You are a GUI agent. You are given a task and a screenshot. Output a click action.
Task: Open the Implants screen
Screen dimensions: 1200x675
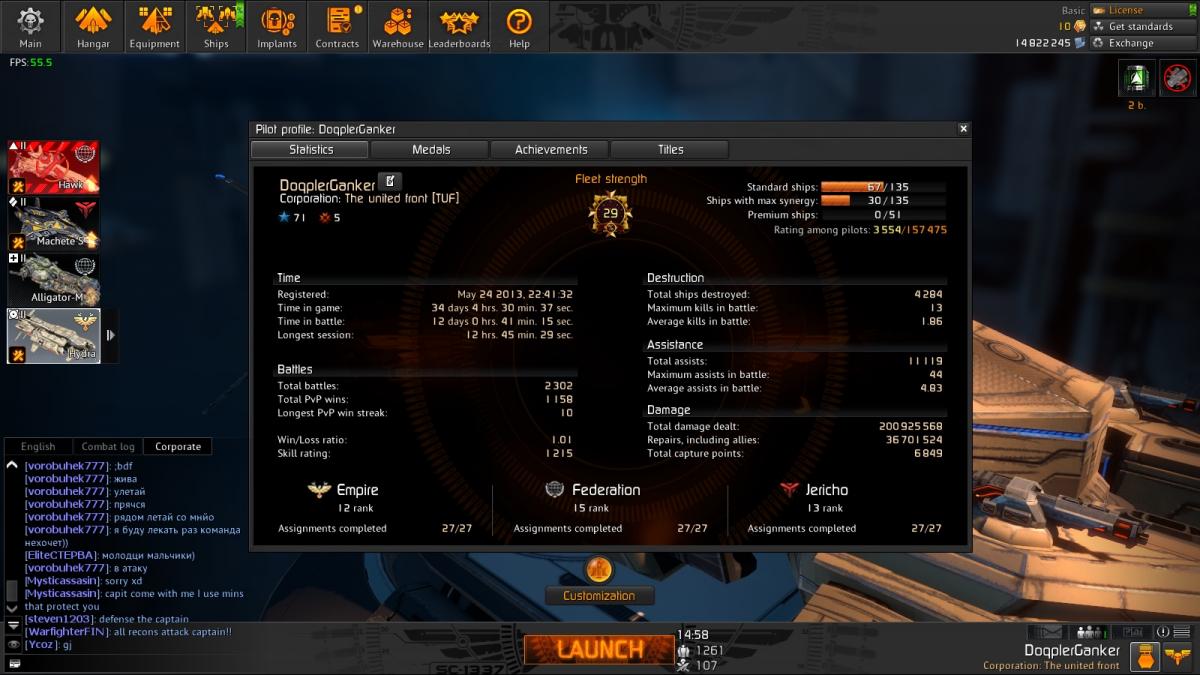point(277,26)
